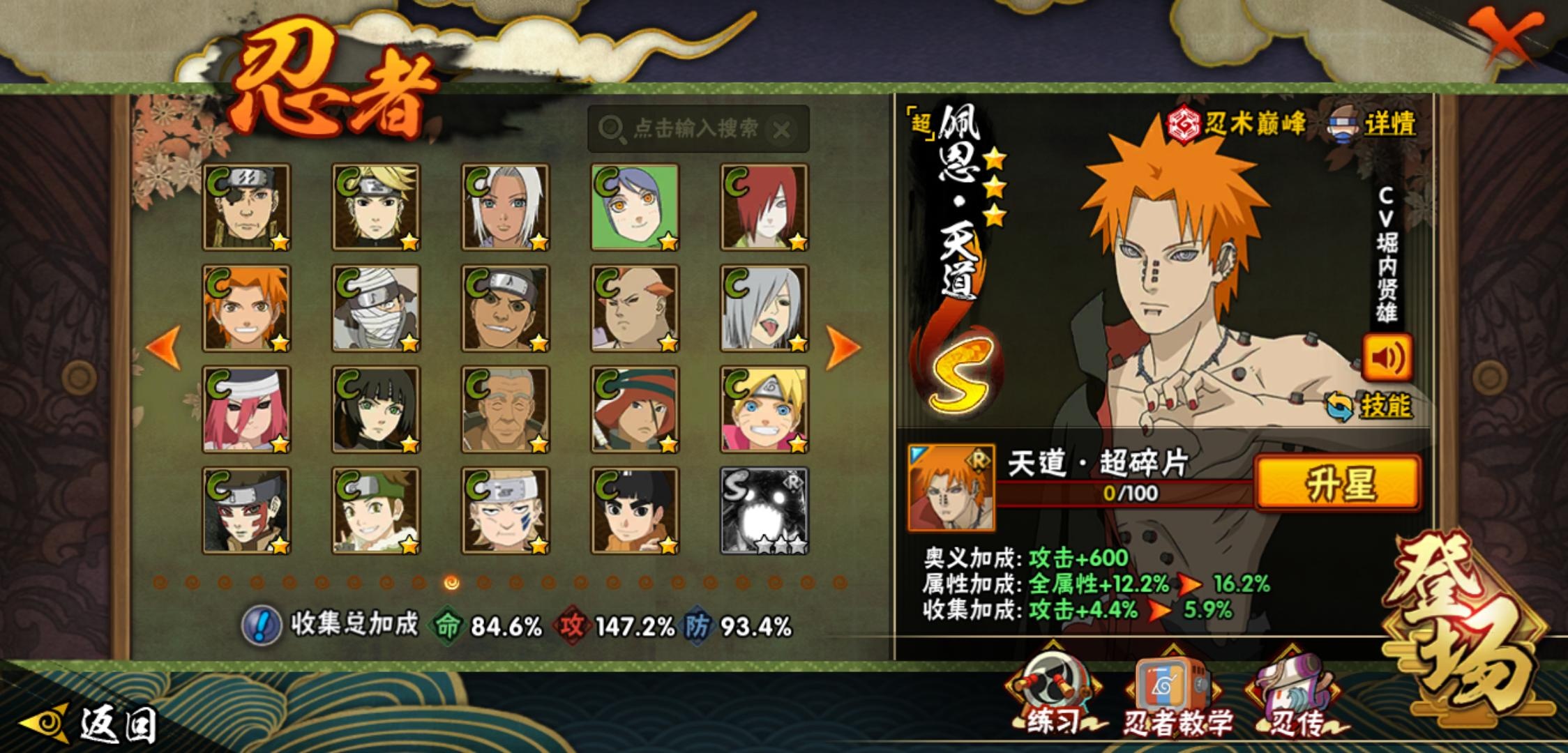The image size is (1568, 753).
Task: Tap the 升星 star upgrade button
Action: [1338, 482]
